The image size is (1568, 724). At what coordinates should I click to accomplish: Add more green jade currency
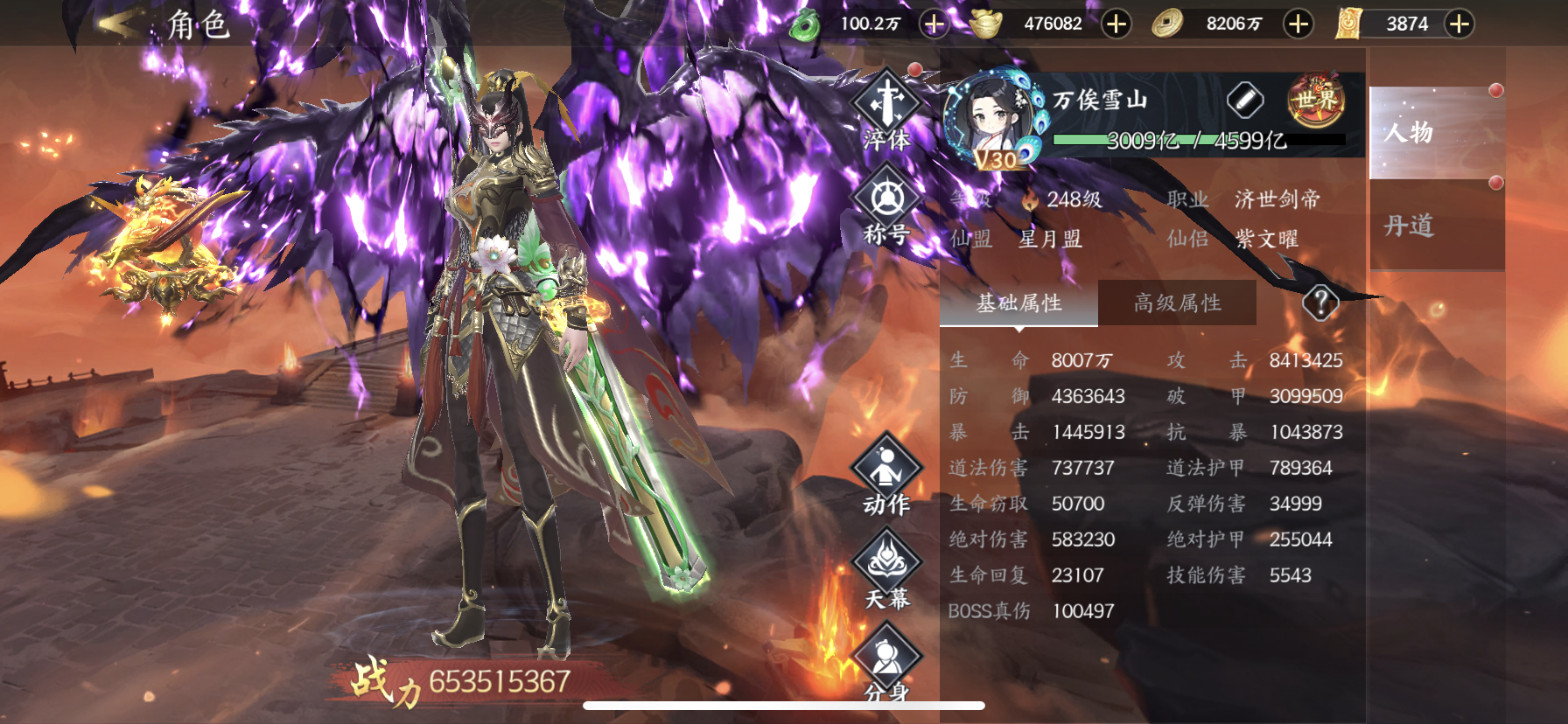pos(934,24)
